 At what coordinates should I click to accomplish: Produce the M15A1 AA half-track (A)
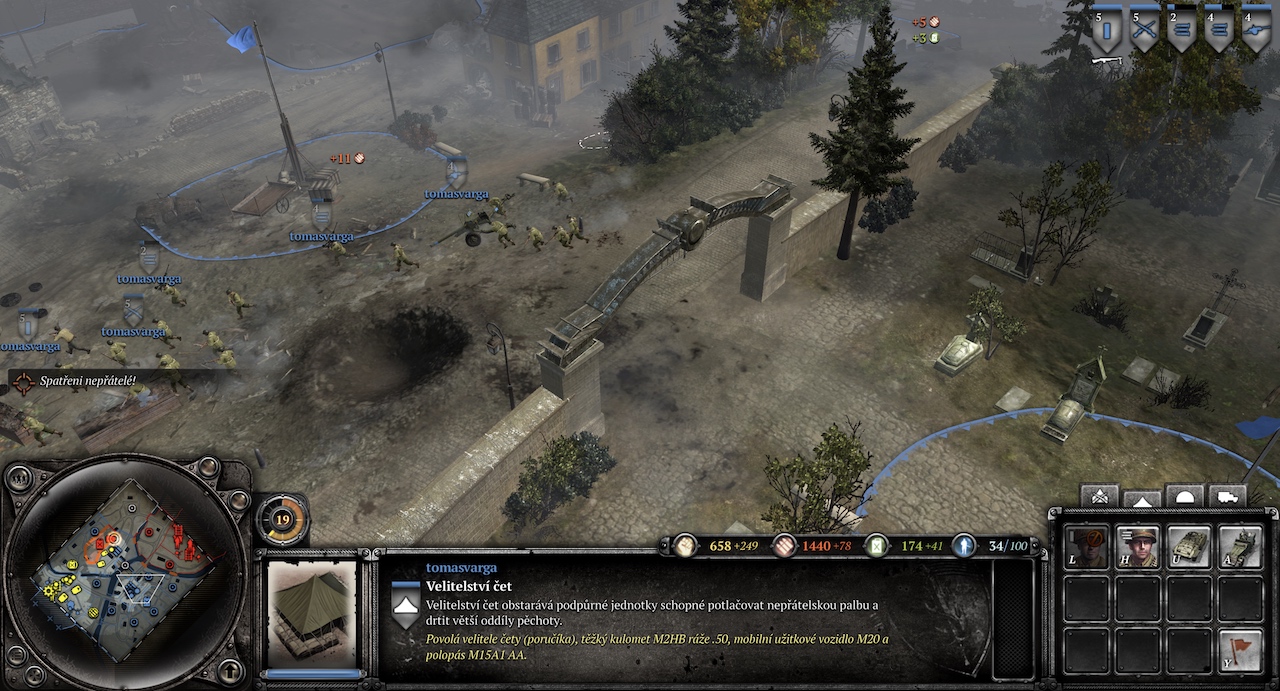pyautogui.click(x=1241, y=548)
